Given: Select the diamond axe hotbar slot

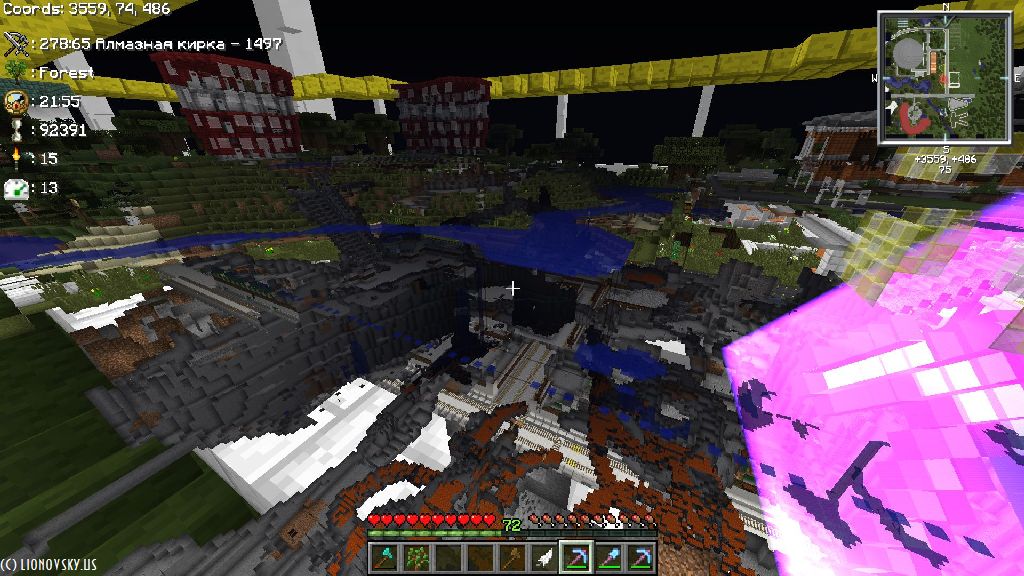Looking at the screenshot, I should 385,557.
